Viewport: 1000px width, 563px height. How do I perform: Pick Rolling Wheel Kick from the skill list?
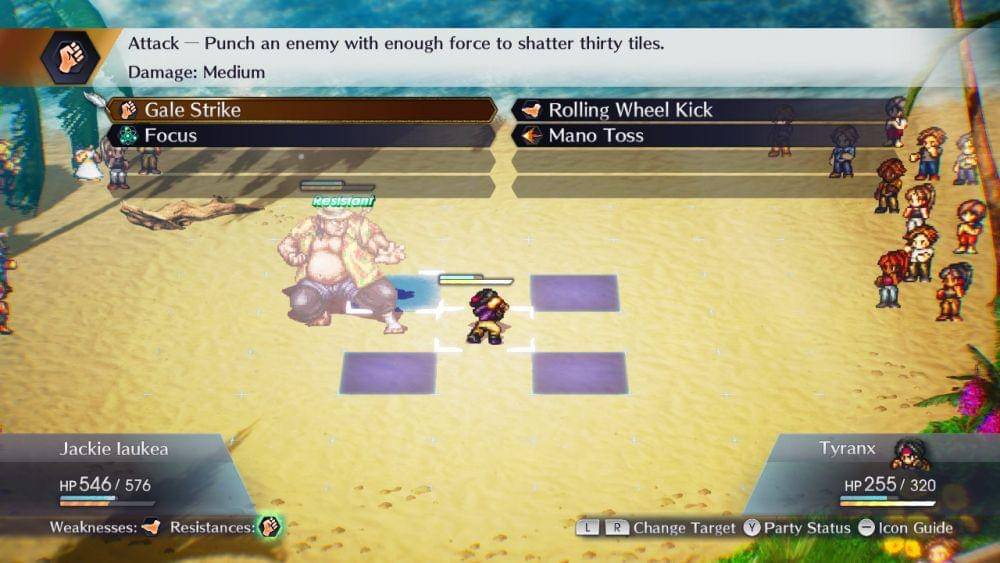(x=700, y=110)
